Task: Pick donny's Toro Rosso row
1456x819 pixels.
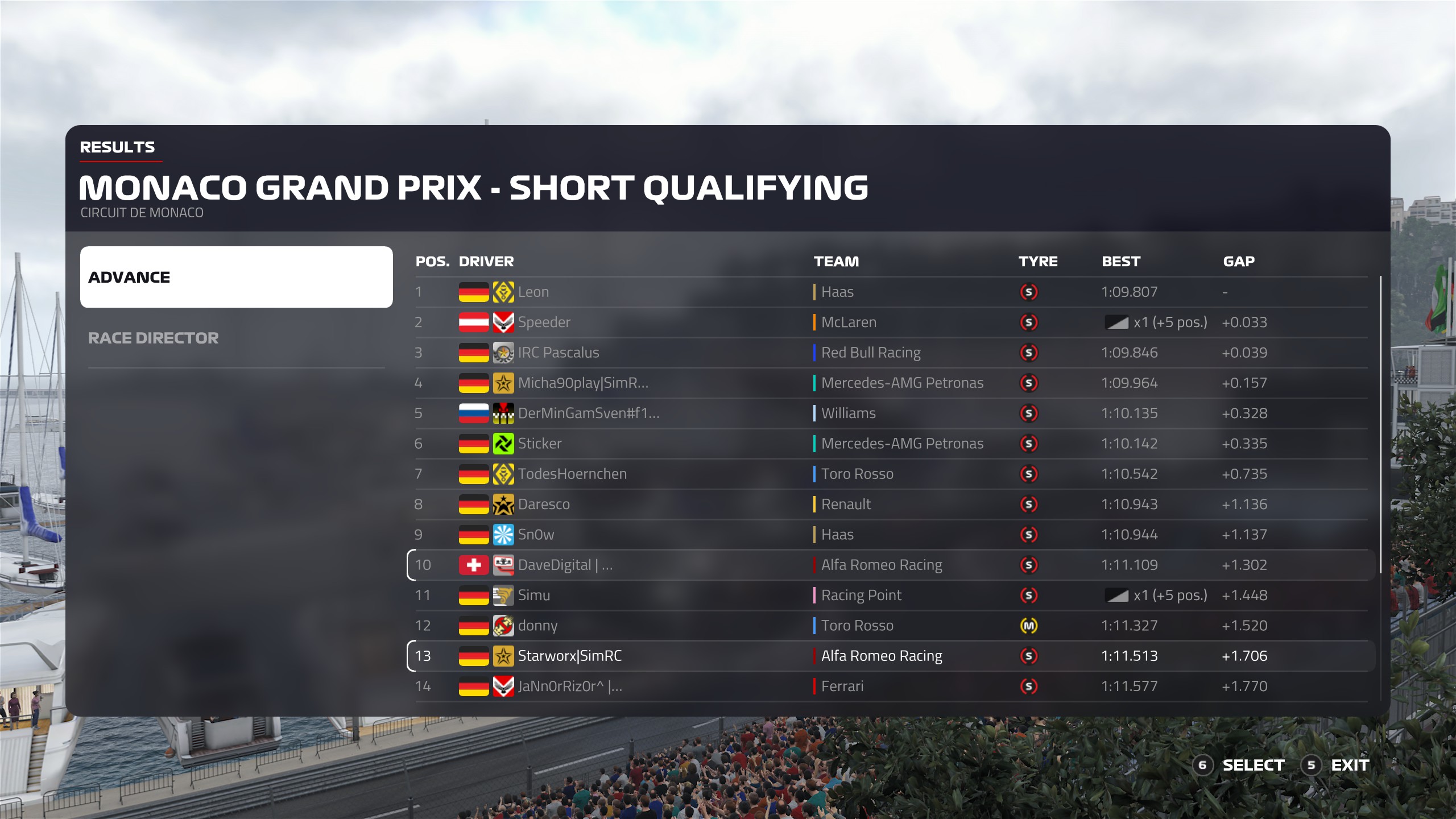Action: (x=891, y=626)
